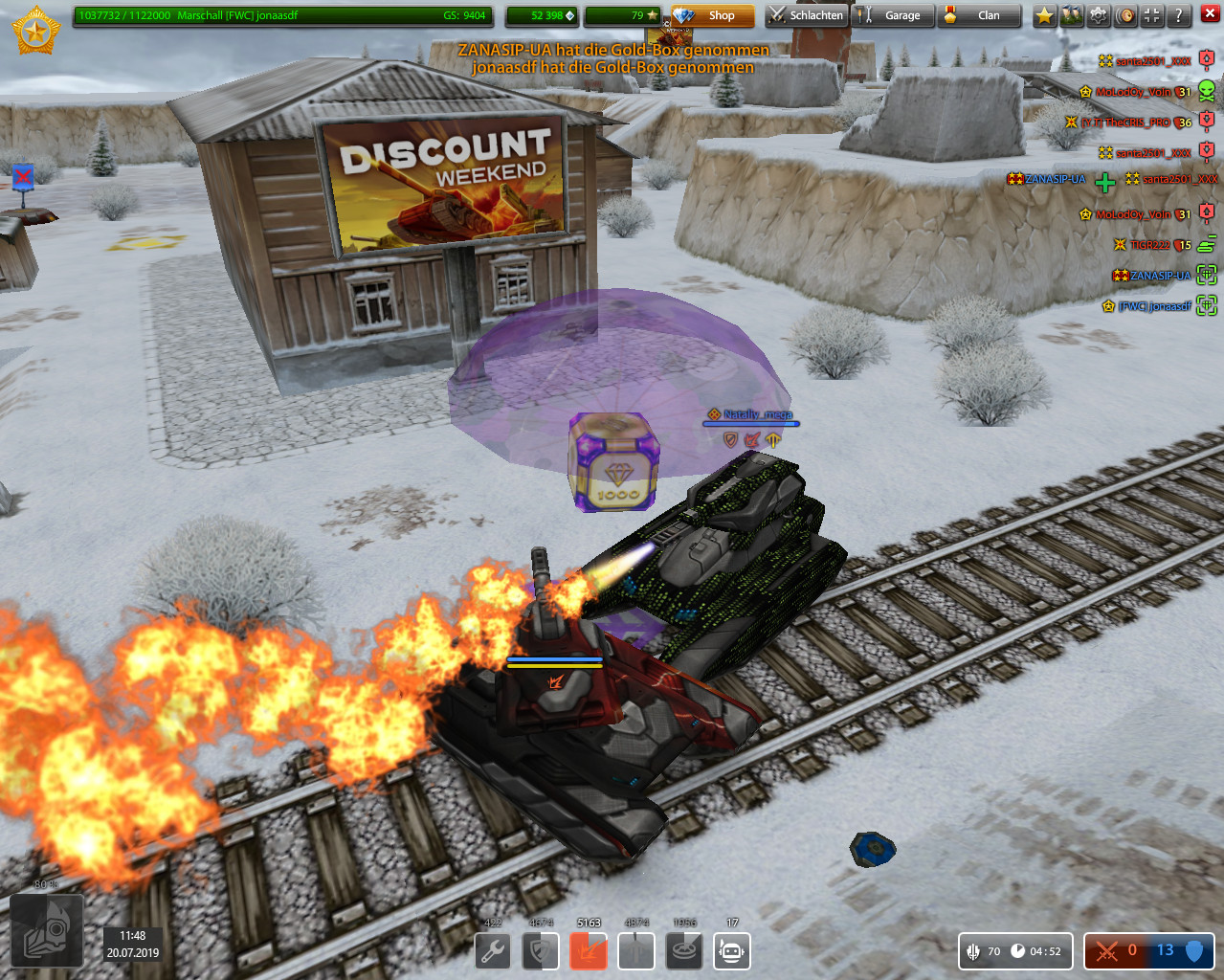
Task: Use the wrench repair kit supply
Action: click(493, 951)
